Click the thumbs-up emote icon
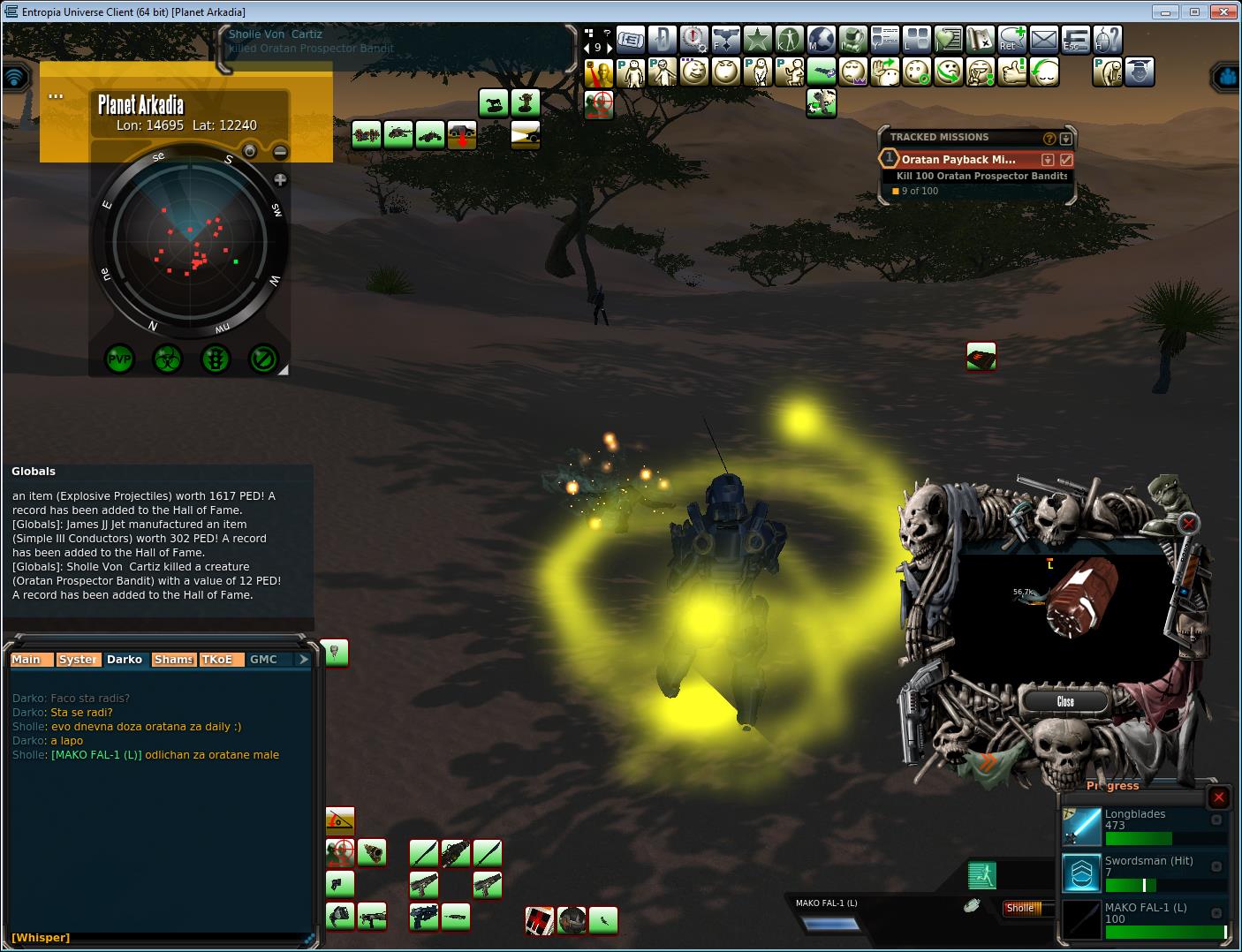 pos(1013,72)
